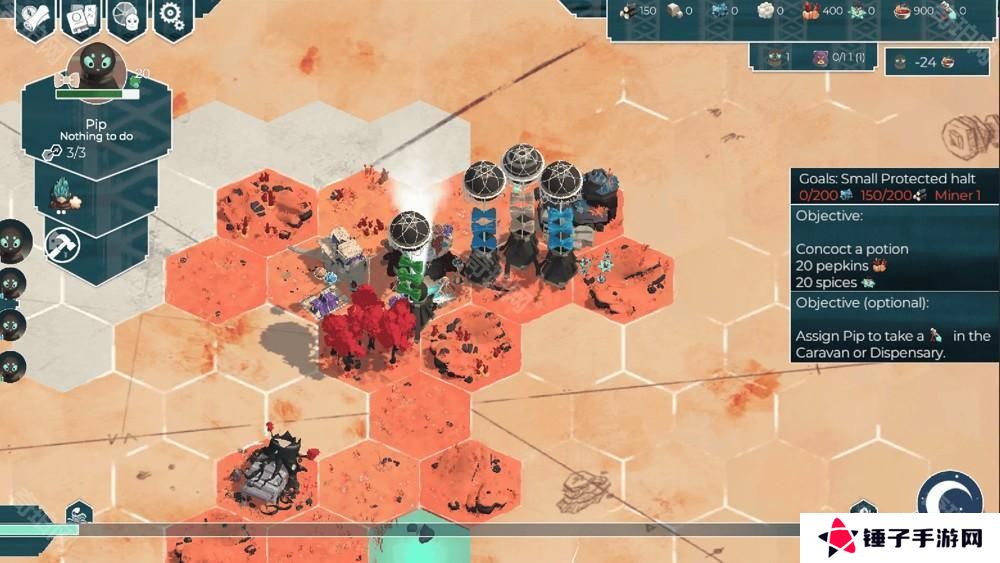Click the pepkins resource icon
This screenshot has height=563, width=1000.
[x=812, y=11]
